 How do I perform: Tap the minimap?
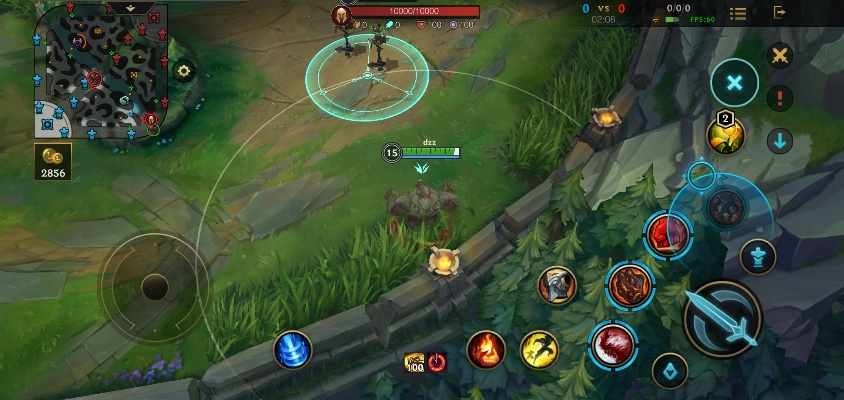(x=98, y=72)
